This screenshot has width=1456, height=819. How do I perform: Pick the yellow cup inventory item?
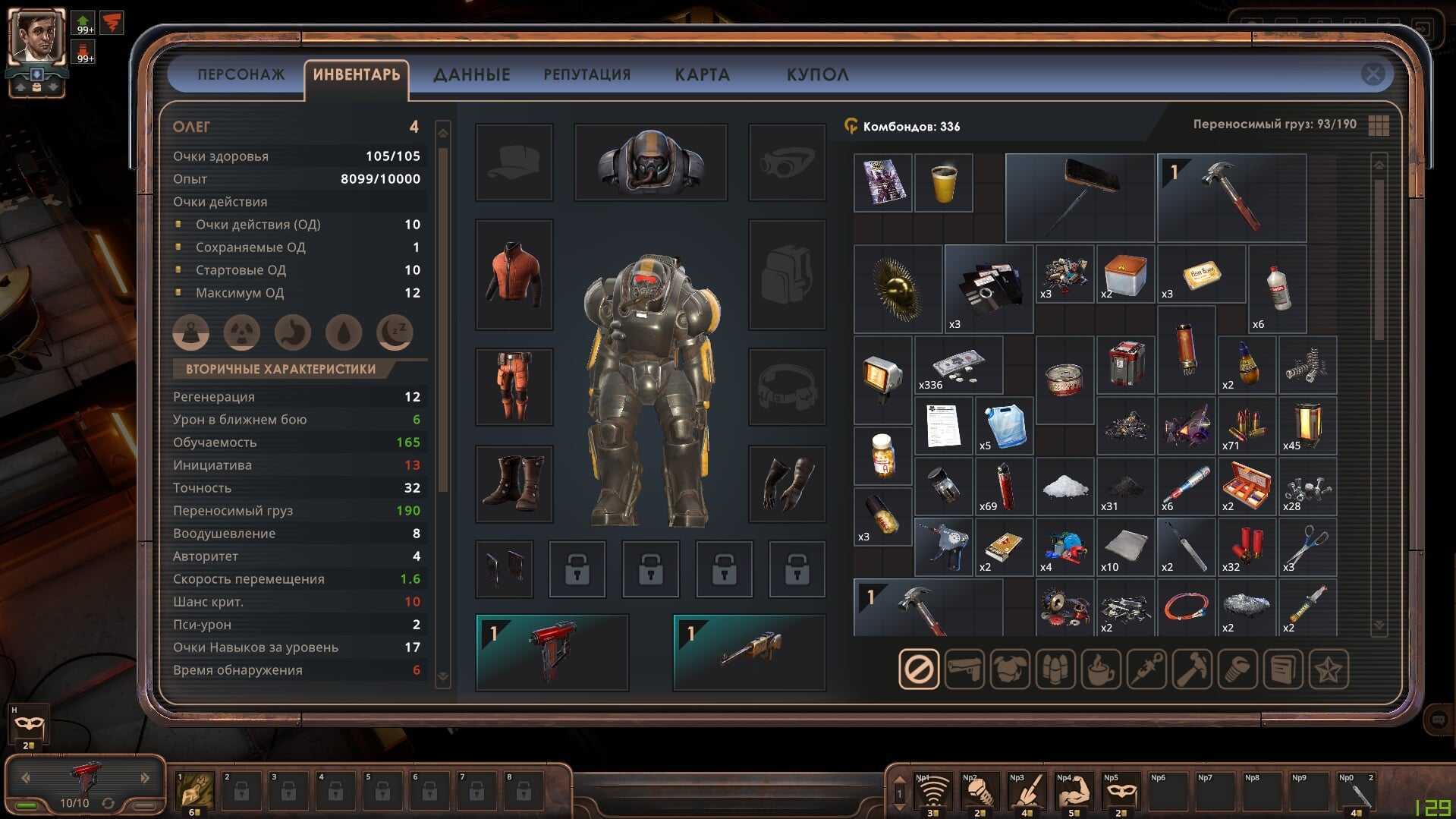click(x=943, y=183)
